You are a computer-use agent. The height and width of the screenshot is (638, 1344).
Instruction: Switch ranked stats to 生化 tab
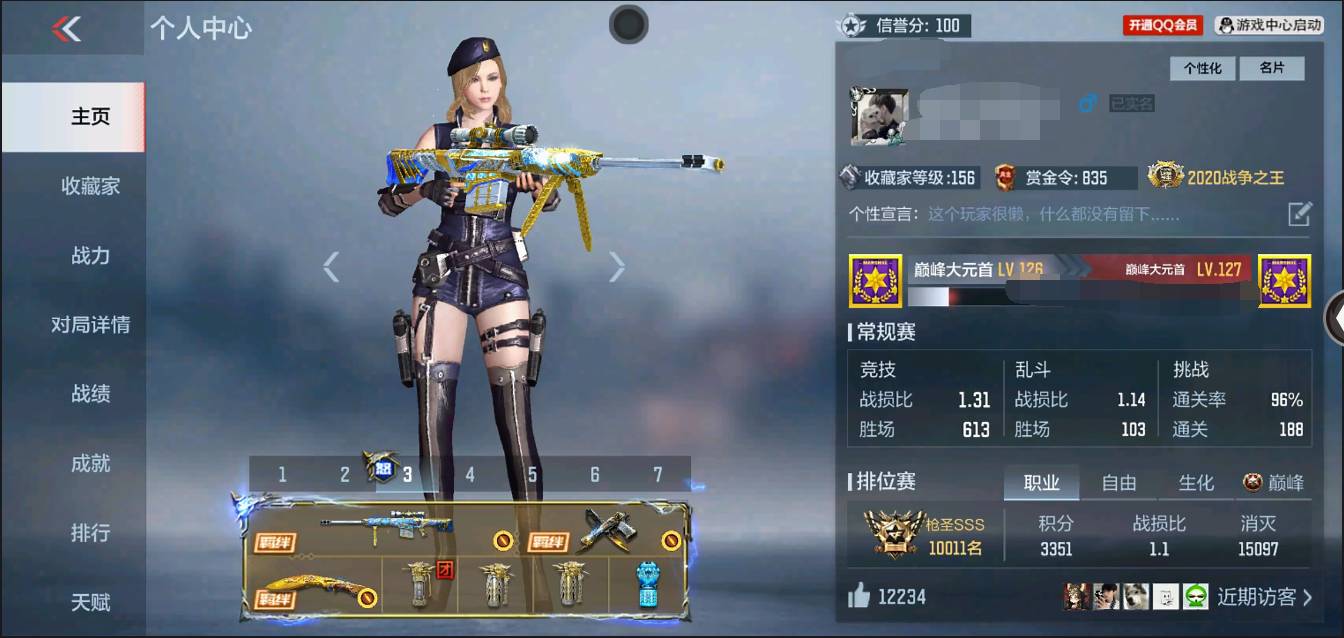[1196, 483]
